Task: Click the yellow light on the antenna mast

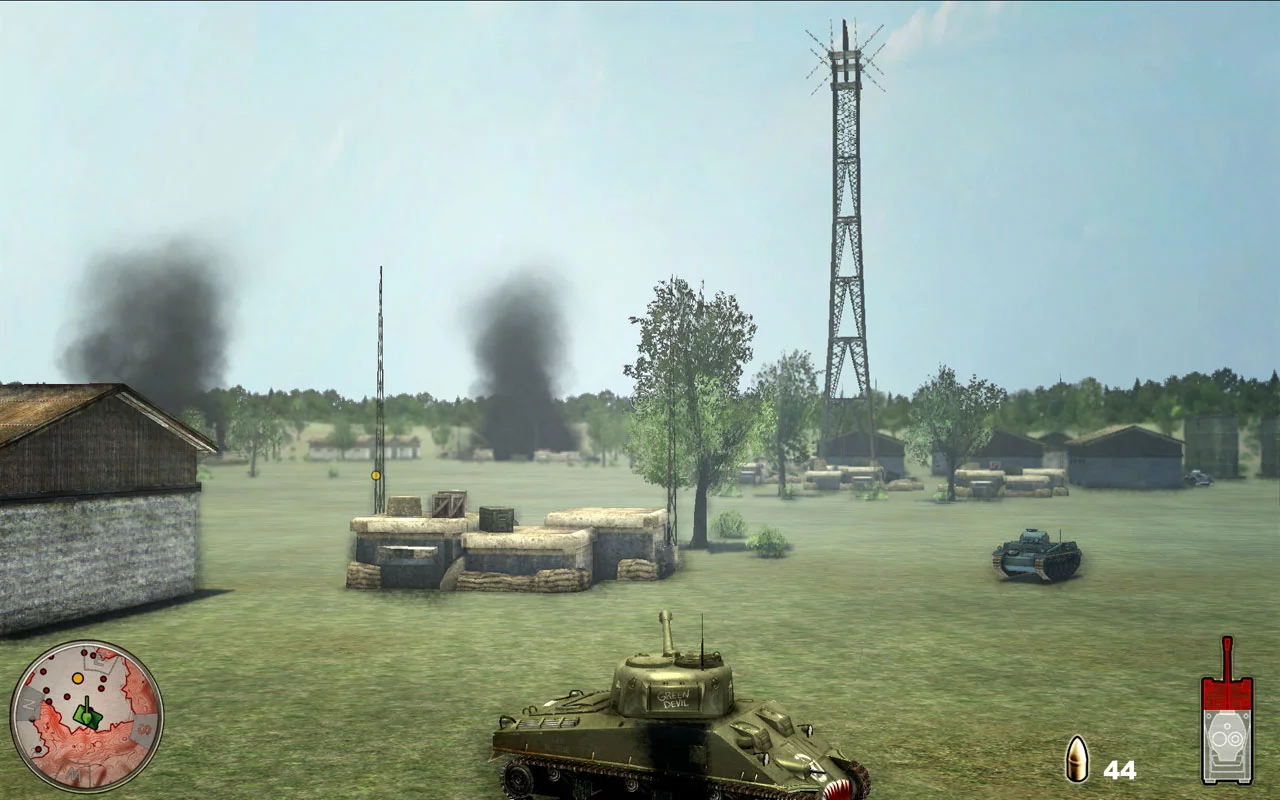Action: (x=375, y=475)
